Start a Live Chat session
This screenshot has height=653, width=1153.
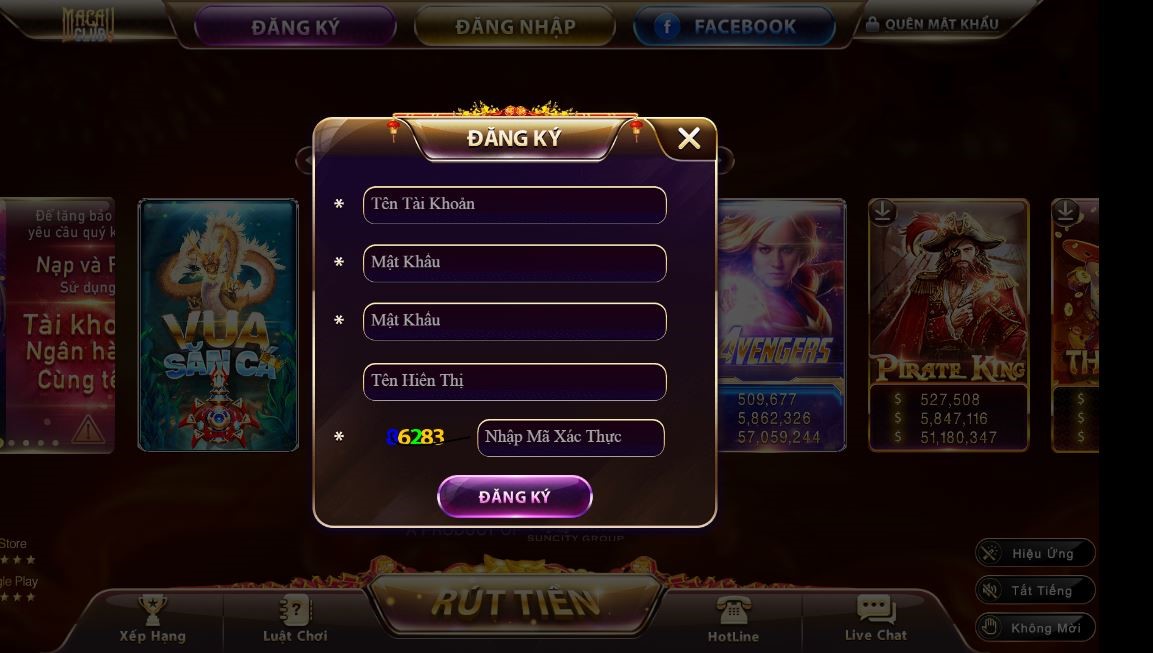tap(876, 619)
